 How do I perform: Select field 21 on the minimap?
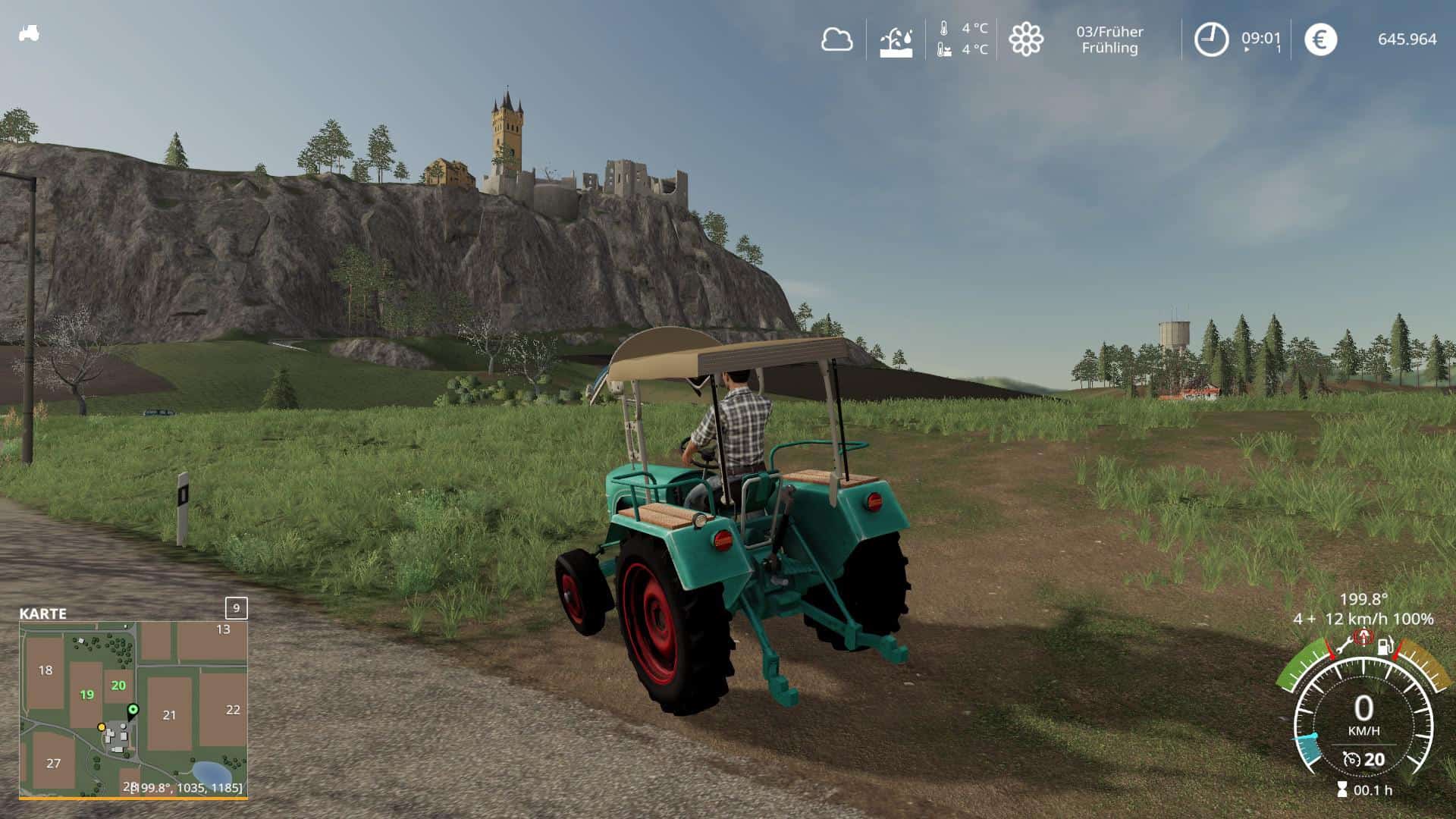point(169,714)
